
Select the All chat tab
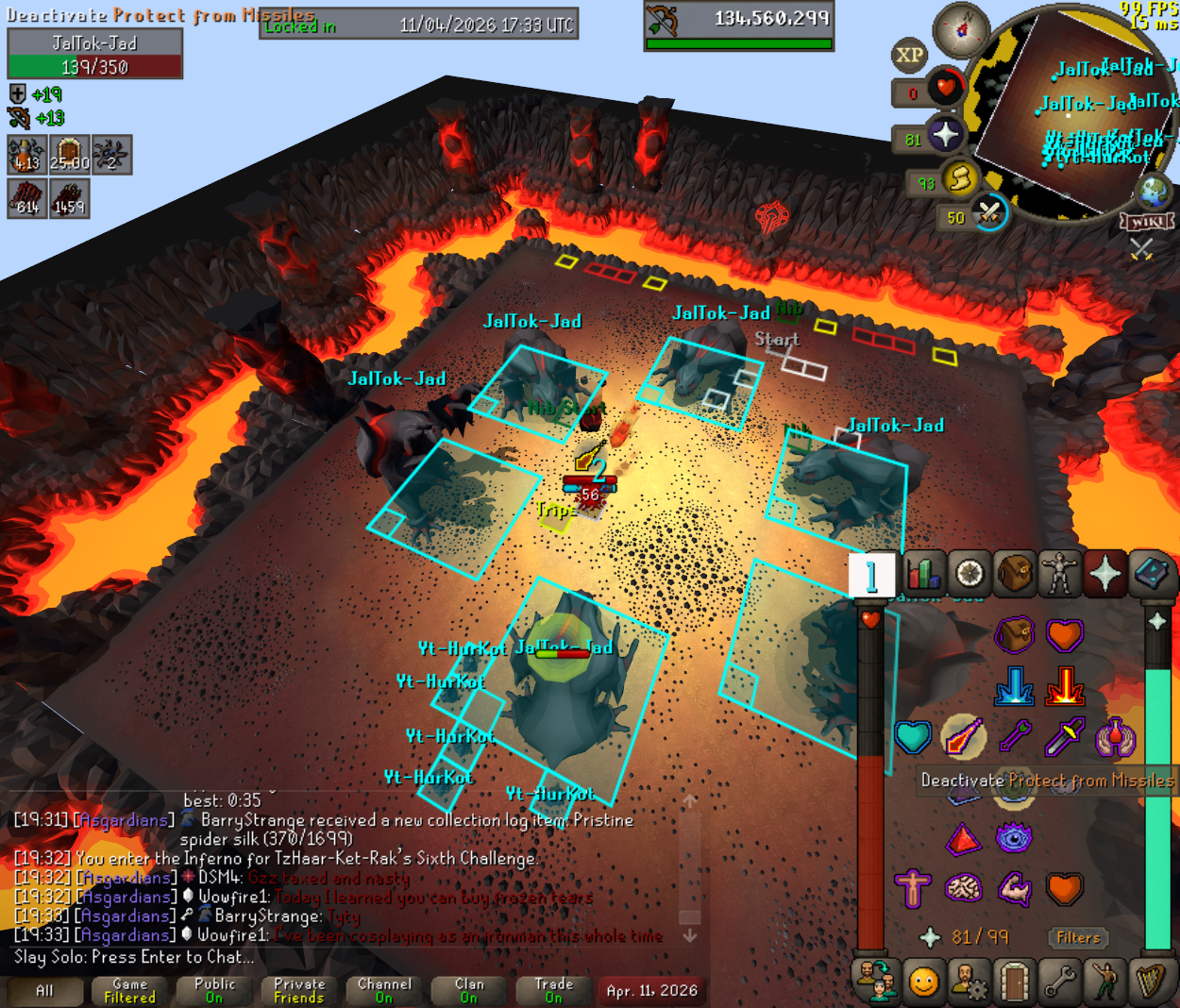pos(44,991)
